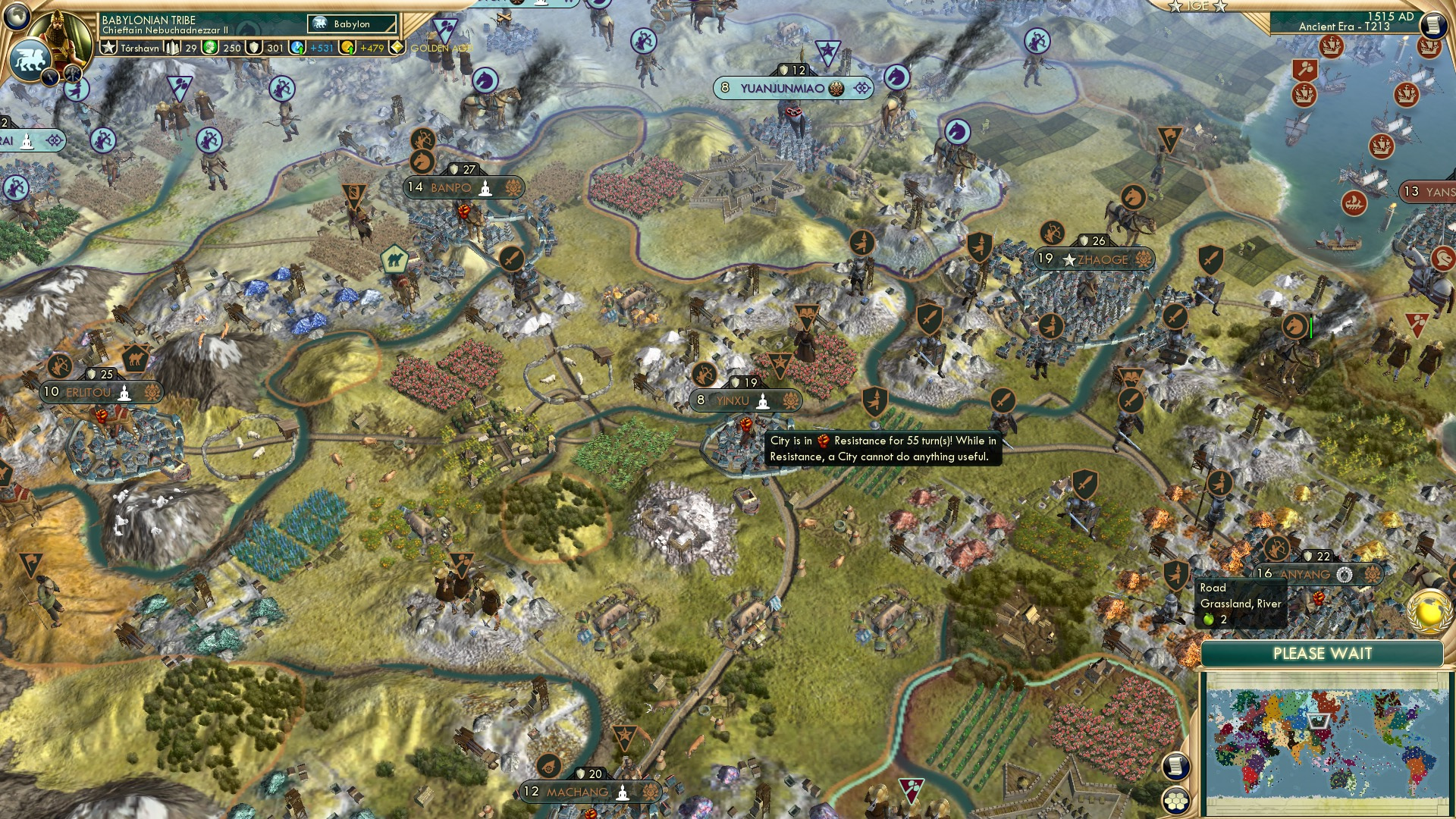
Task: Click the viewport rectangle on the minimap
Action: (x=1317, y=720)
